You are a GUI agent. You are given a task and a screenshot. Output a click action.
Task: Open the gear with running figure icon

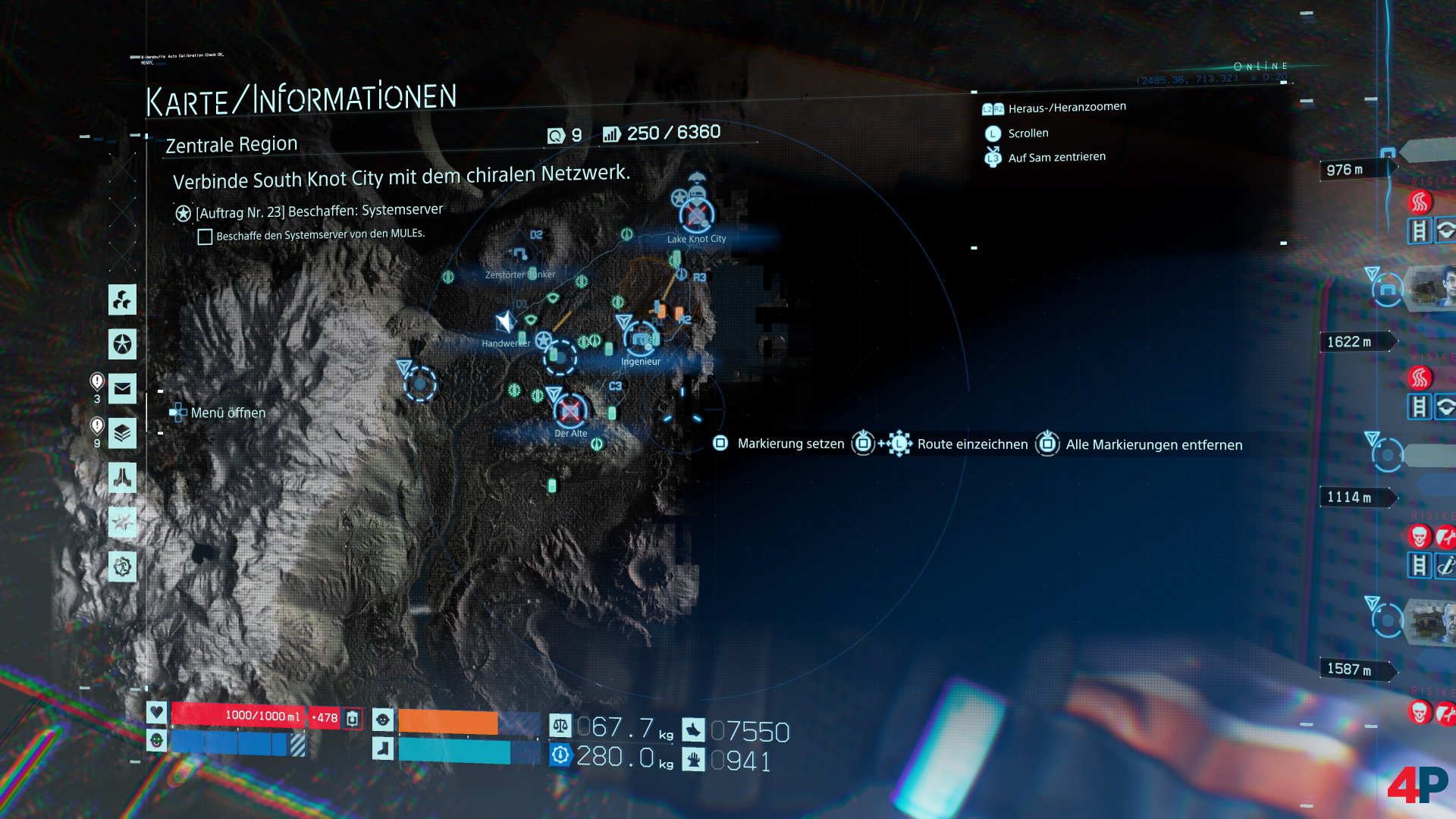(x=122, y=566)
